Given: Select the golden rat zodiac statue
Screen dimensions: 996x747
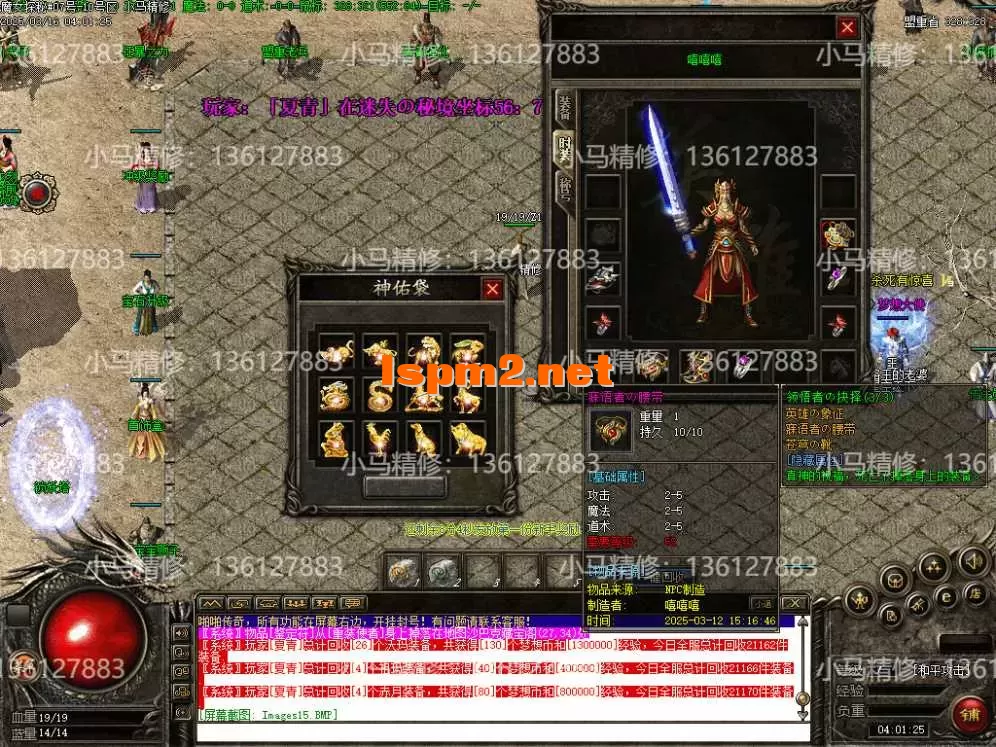Looking at the screenshot, I should pos(336,352).
